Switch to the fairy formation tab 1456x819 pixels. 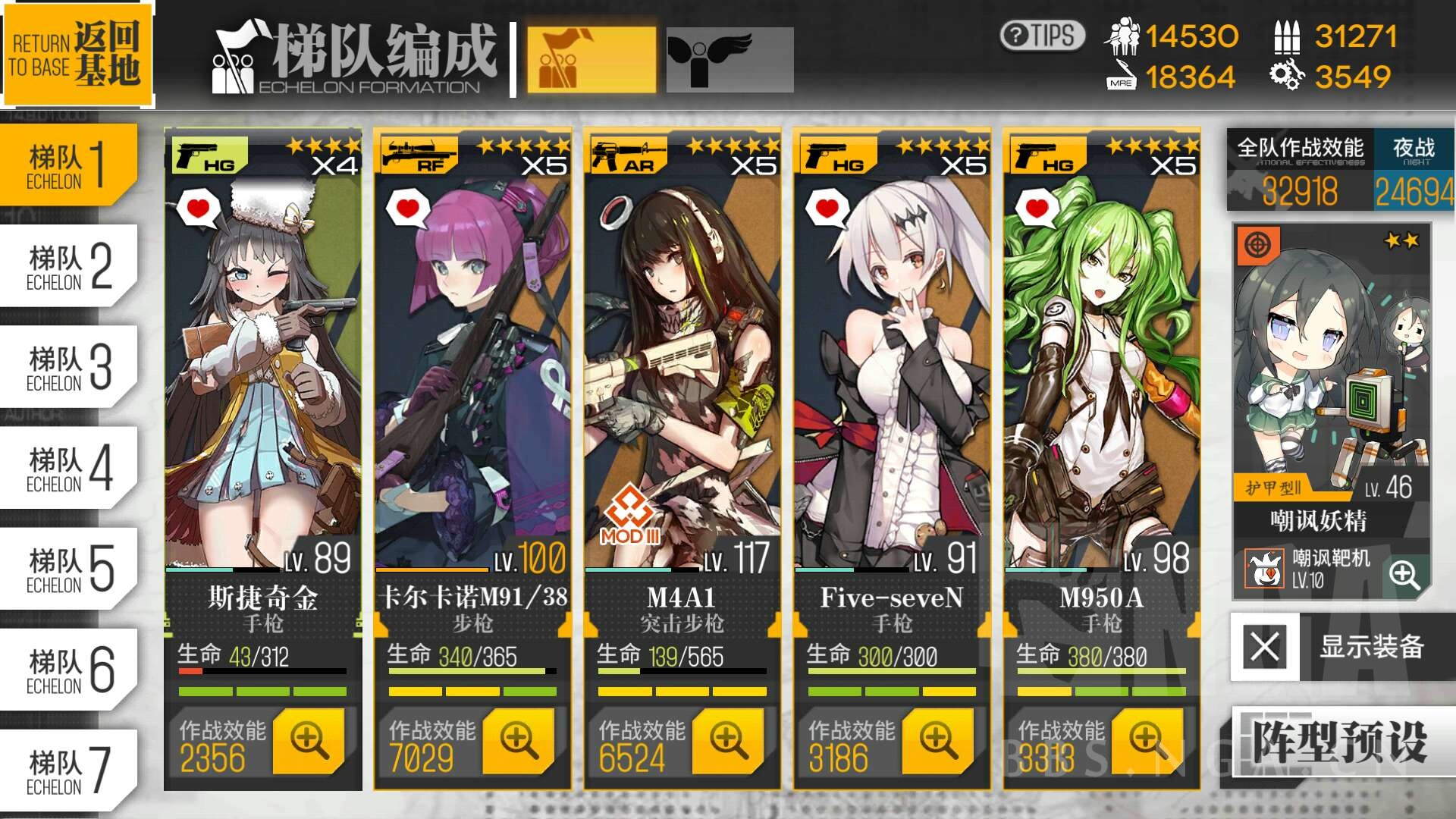pos(728,61)
